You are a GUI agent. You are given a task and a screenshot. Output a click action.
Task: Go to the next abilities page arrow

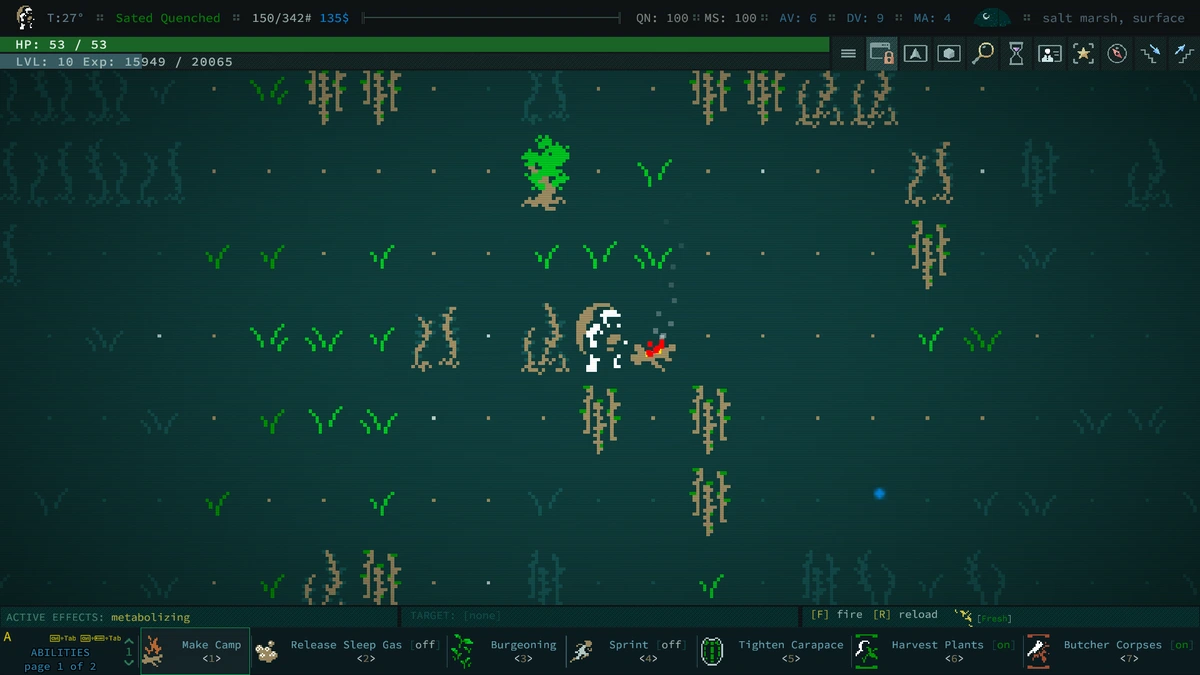pos(128,662)
